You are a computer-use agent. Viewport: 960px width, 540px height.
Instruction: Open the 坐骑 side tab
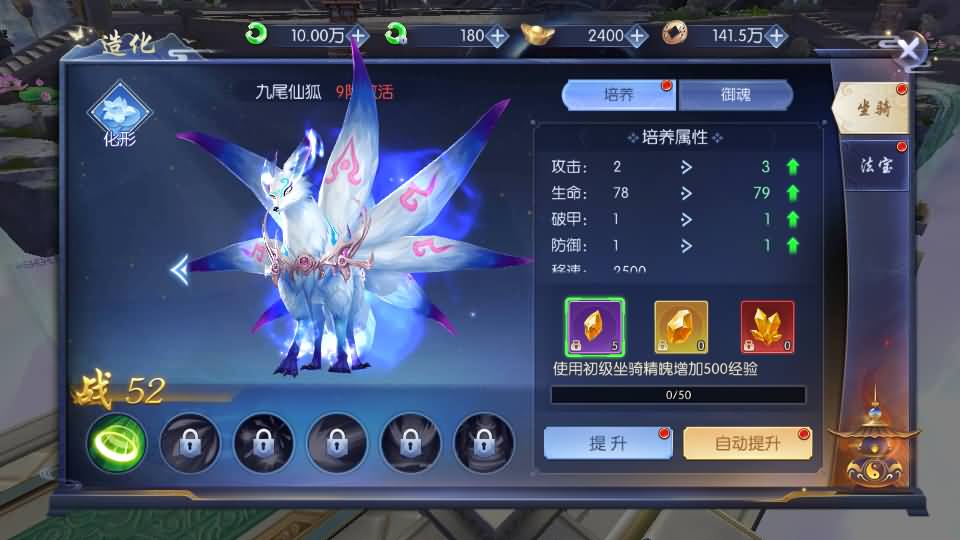tap(872, 110)
